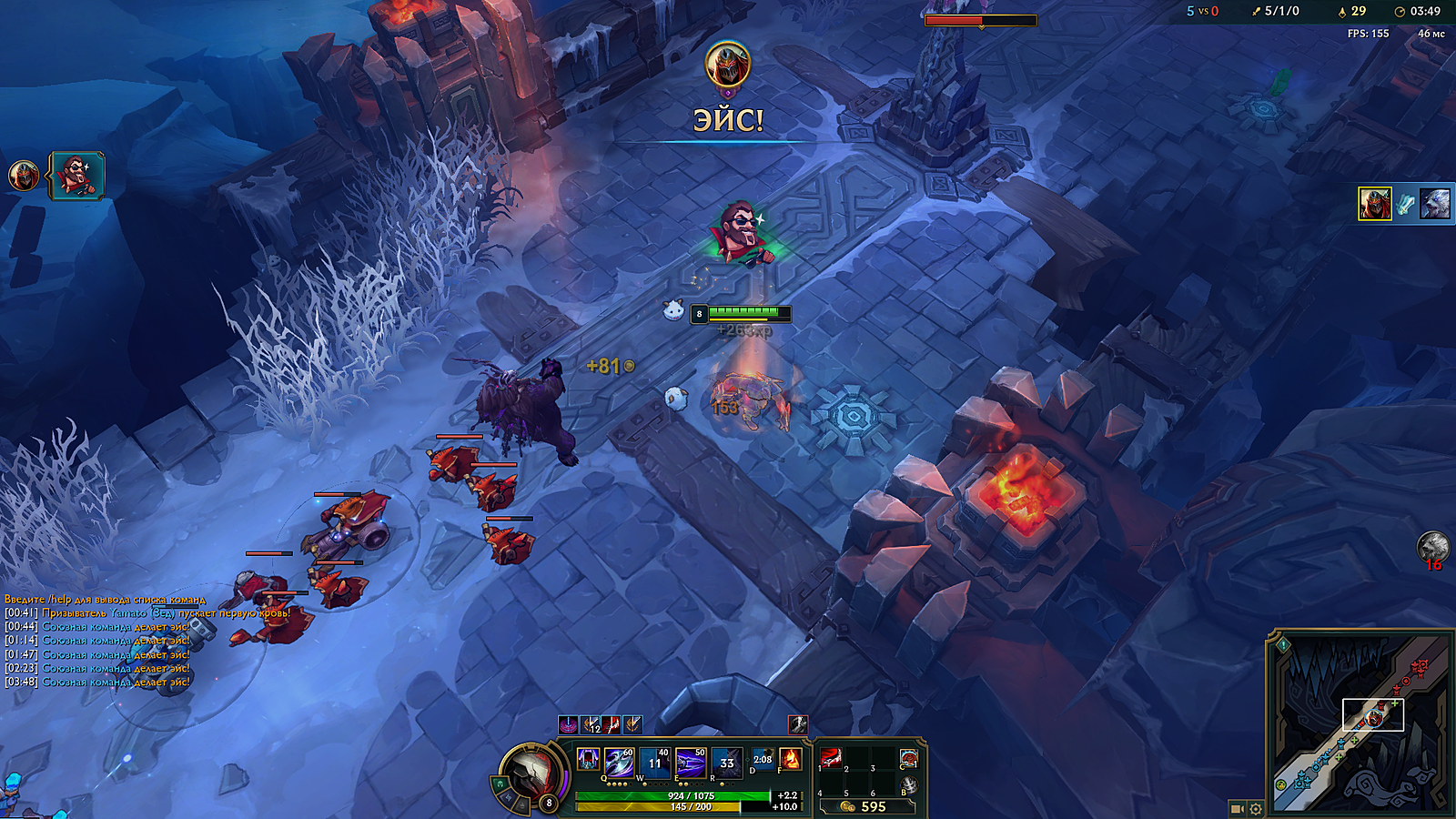Activate the E Shadow Slash ability
Viewport: 1456px width, 819px height.
(690, 762)
